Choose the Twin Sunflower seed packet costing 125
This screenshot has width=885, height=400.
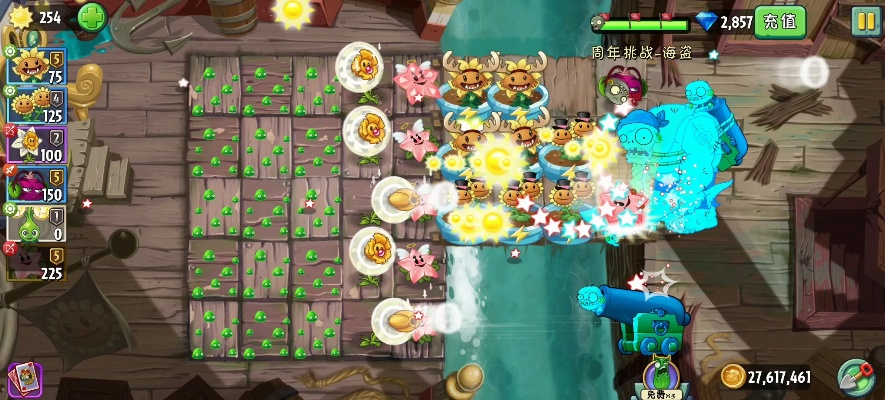pos(37,106)
